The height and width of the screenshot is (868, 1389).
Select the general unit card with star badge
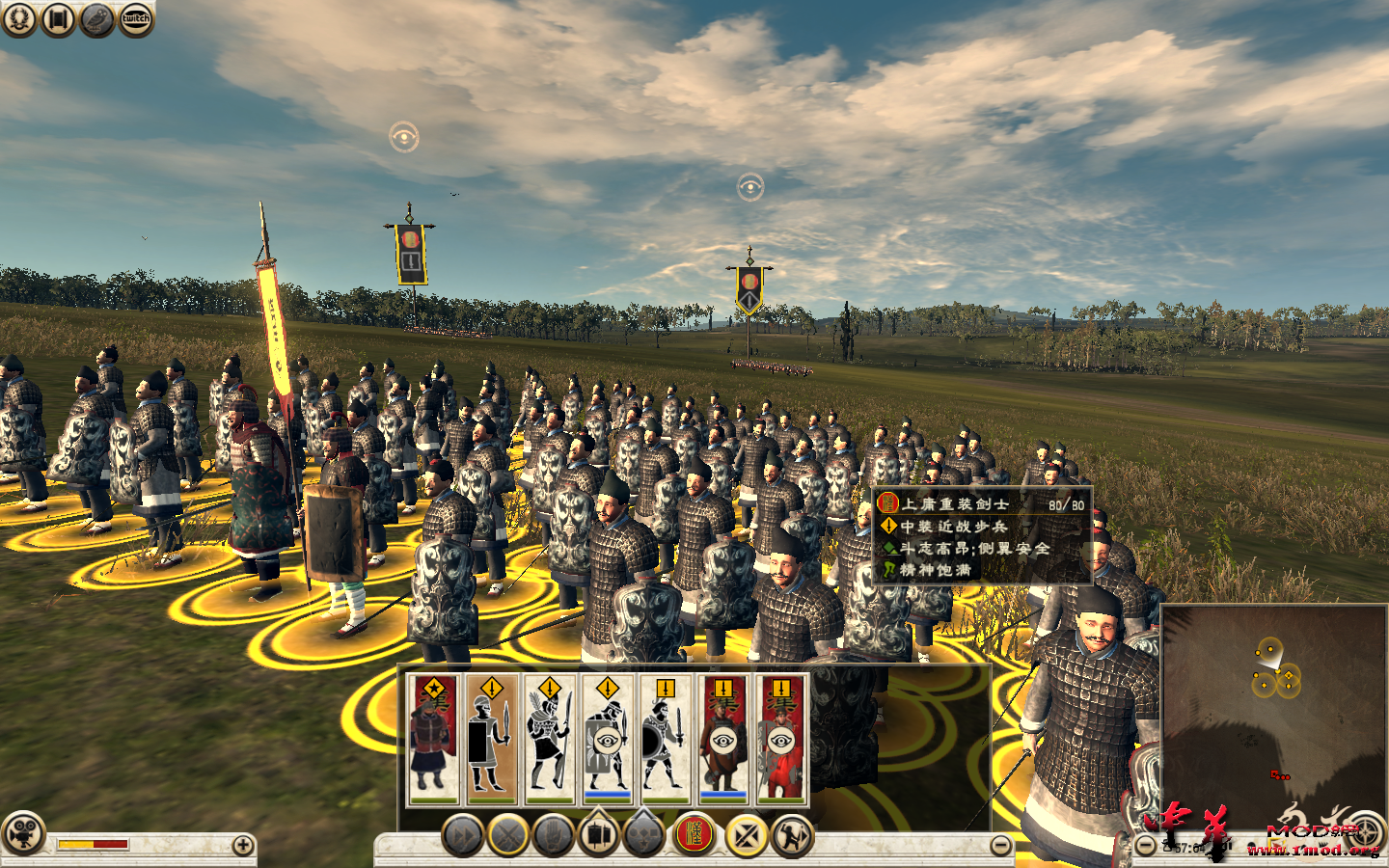tap(433, 739)
